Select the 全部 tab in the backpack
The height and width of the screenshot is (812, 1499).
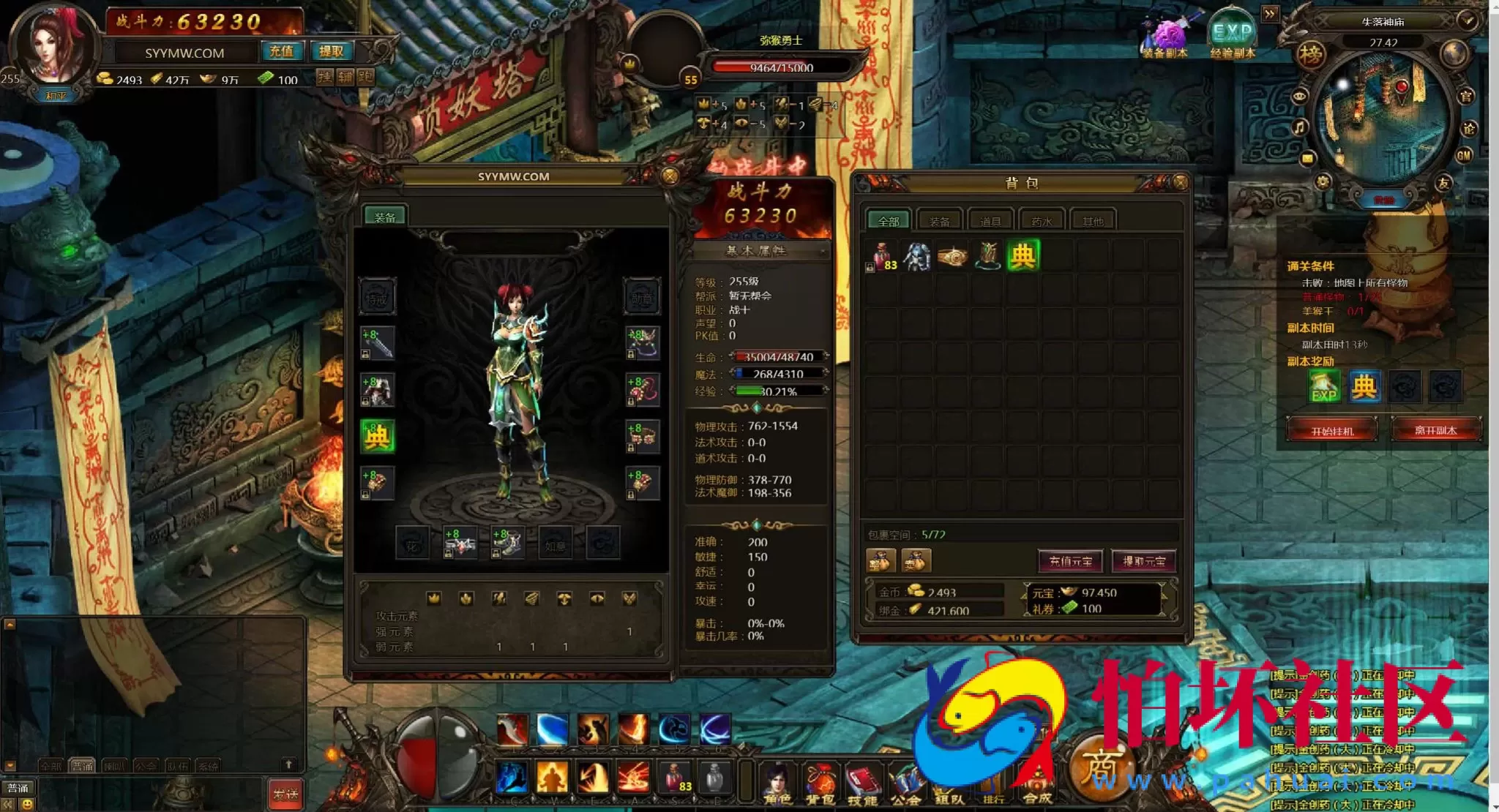click(889, 220)
